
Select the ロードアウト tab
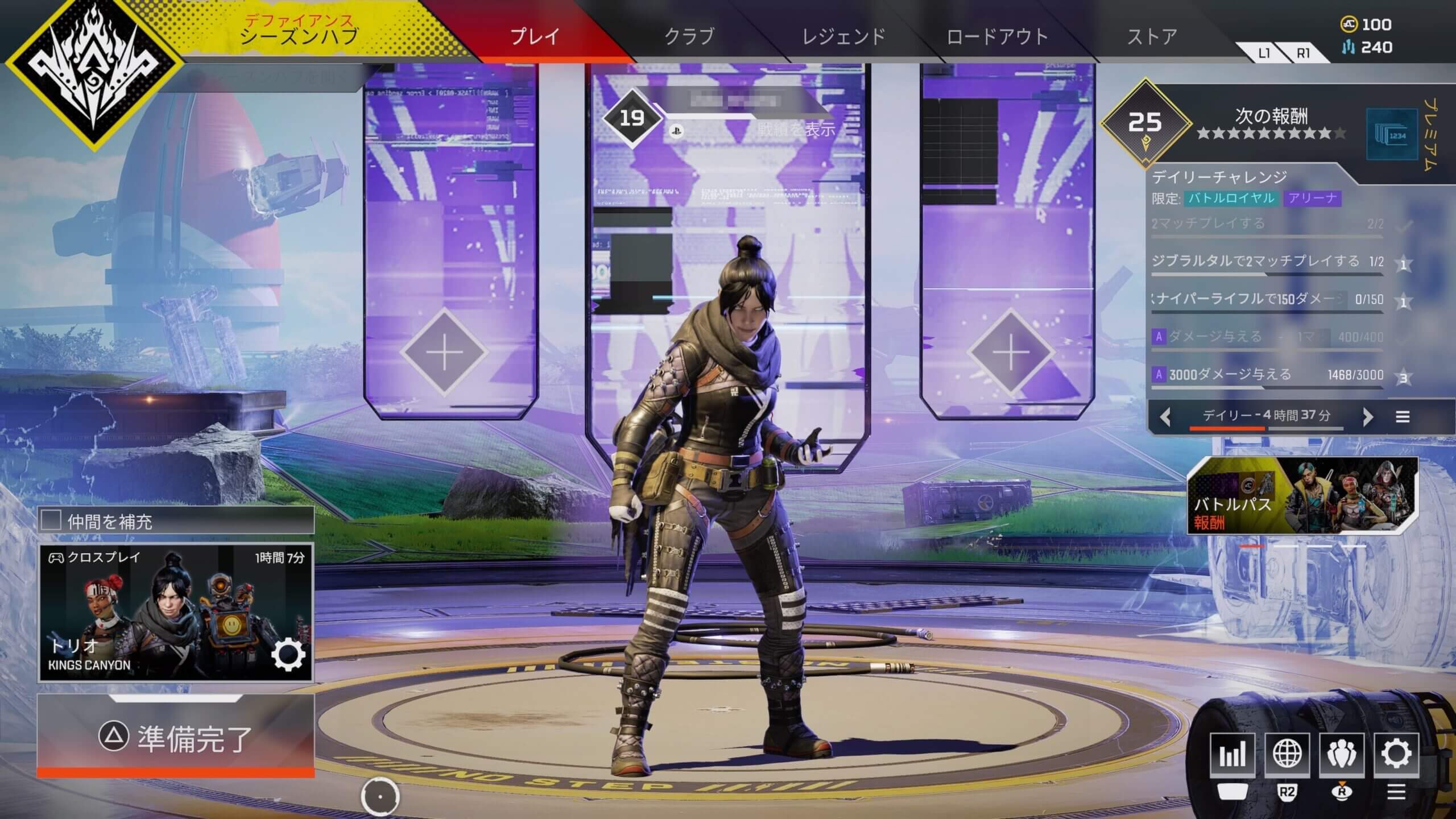pyautogui.click(x=997, y=36)
